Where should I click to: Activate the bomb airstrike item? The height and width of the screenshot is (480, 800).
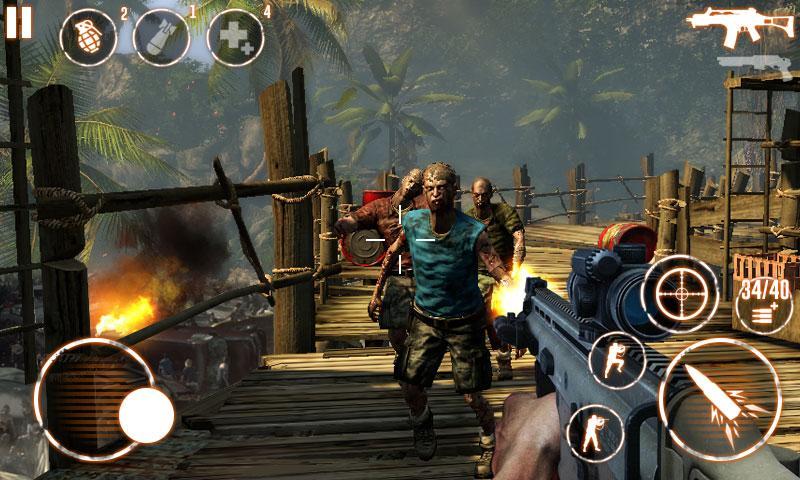tap(161, 38)
